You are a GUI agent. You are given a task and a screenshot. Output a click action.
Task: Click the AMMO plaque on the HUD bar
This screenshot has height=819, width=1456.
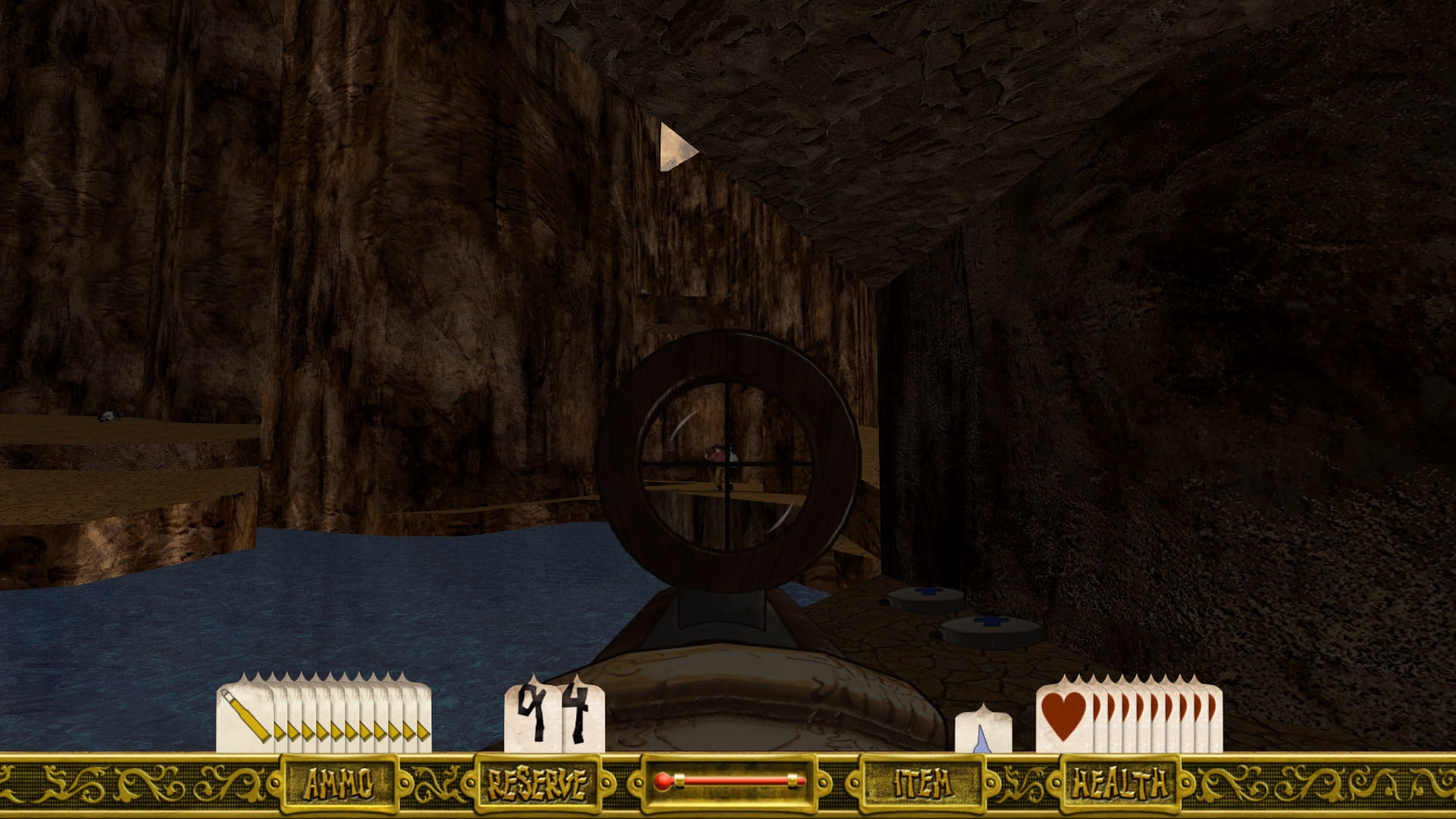(339, 783)
